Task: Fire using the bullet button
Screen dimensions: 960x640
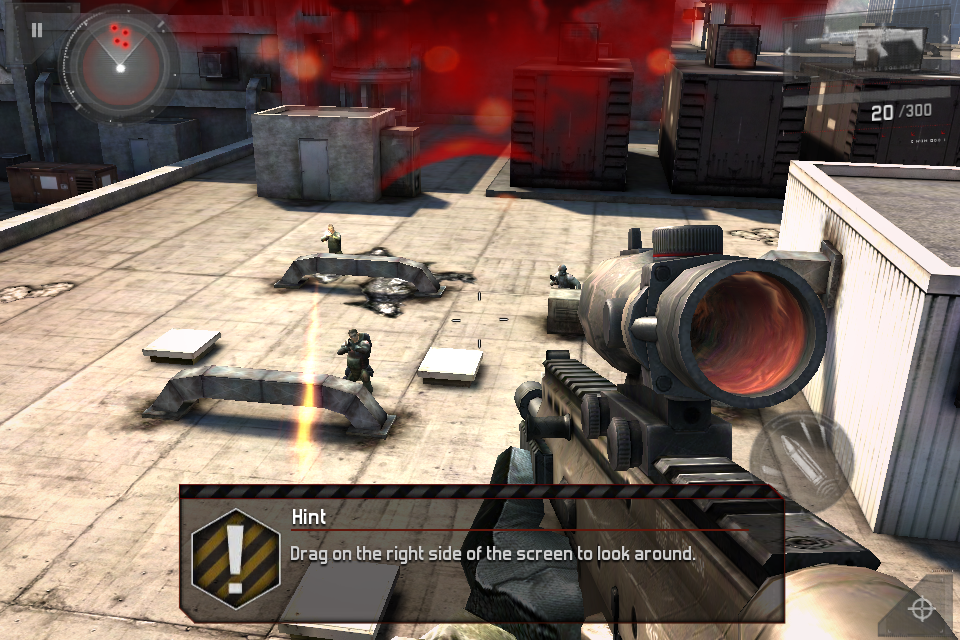Action: 801,460
